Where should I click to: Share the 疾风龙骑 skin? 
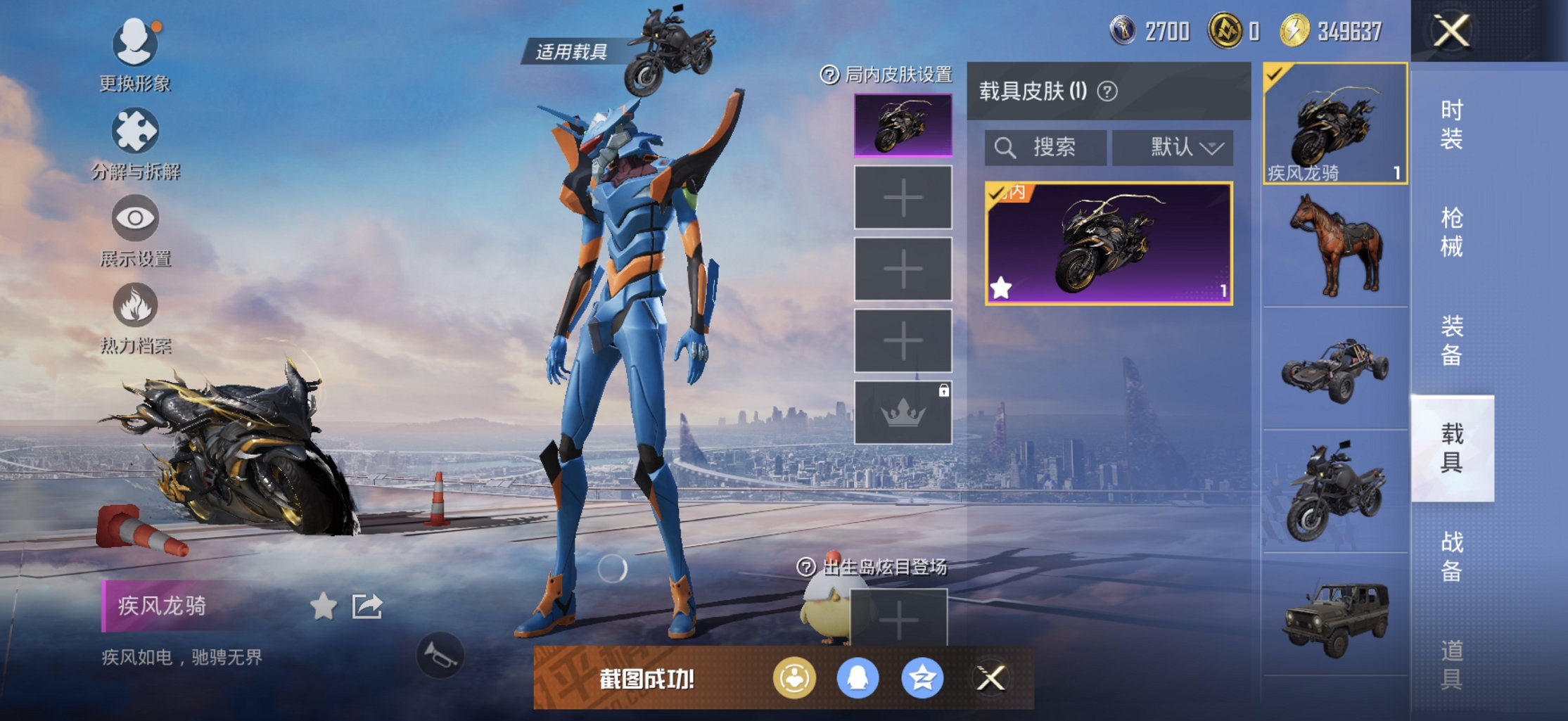click(x=367, y=606)
